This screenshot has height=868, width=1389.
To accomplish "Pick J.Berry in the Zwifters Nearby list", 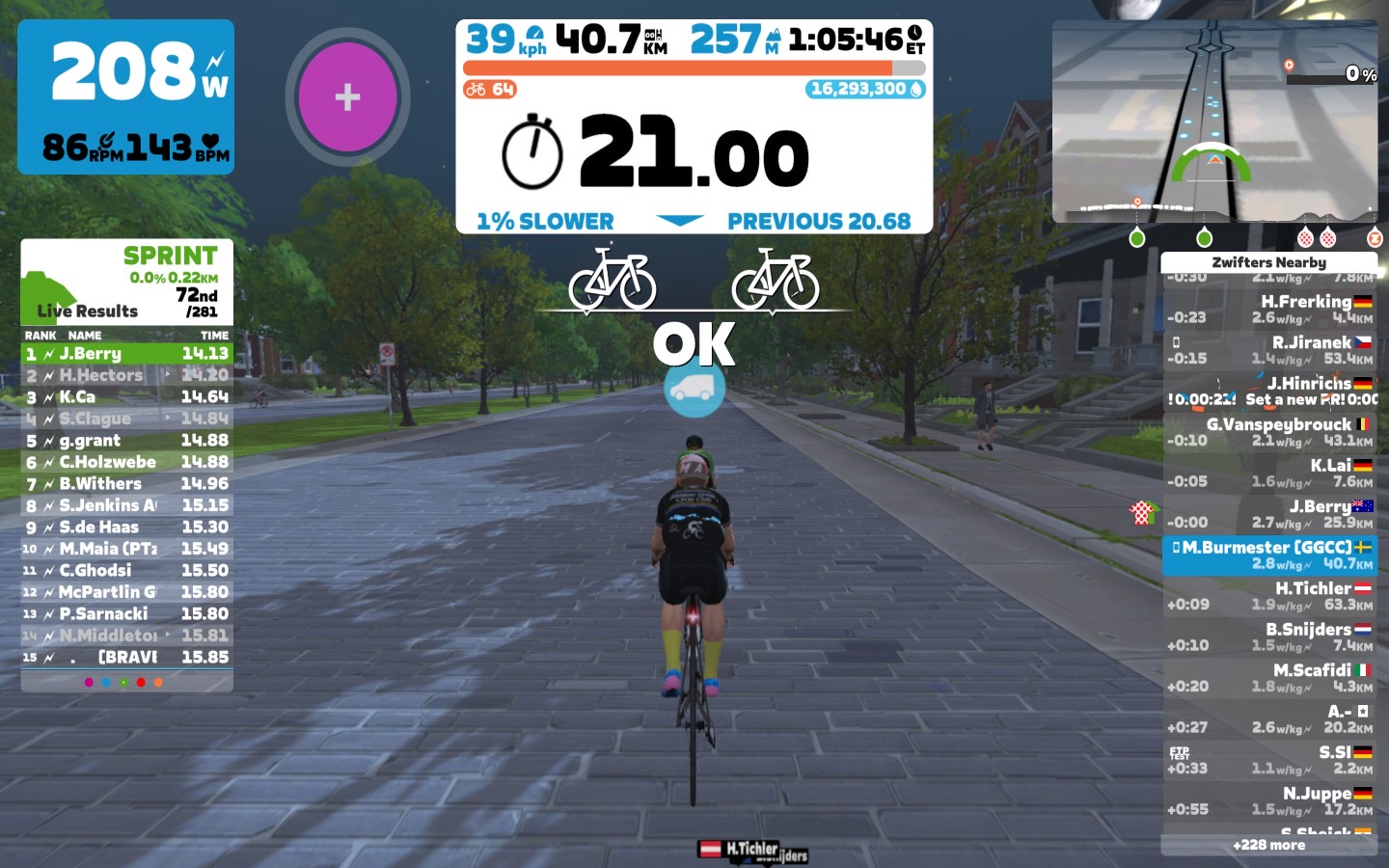I will click(1269, 514).
